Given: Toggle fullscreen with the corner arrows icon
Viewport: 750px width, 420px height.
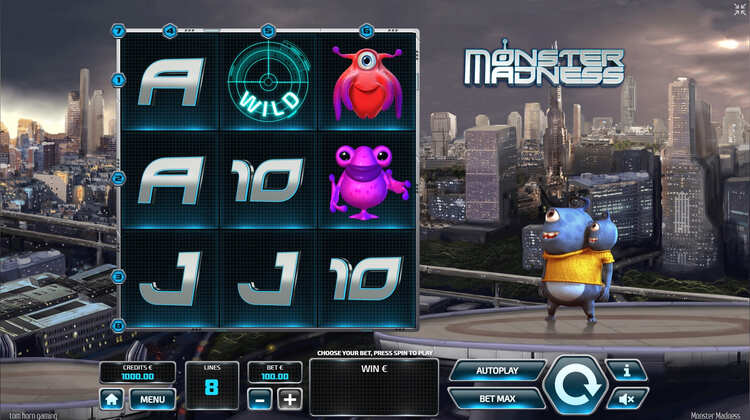Looking at the screenshot, I should click(740, 9).
